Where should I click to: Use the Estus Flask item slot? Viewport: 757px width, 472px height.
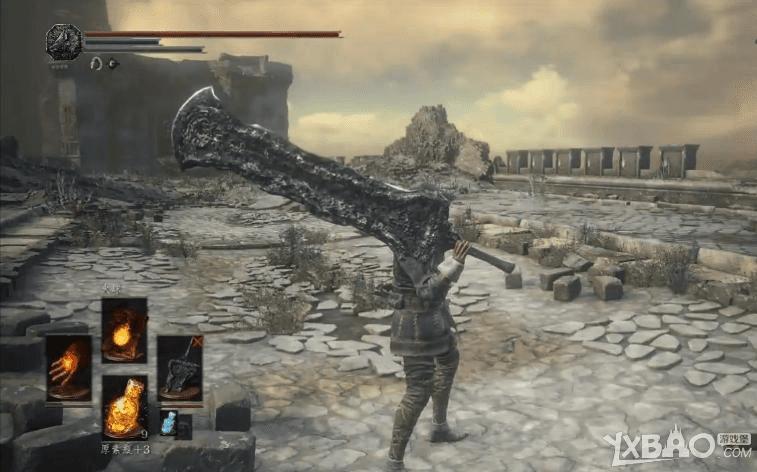[x=124, y=405]
